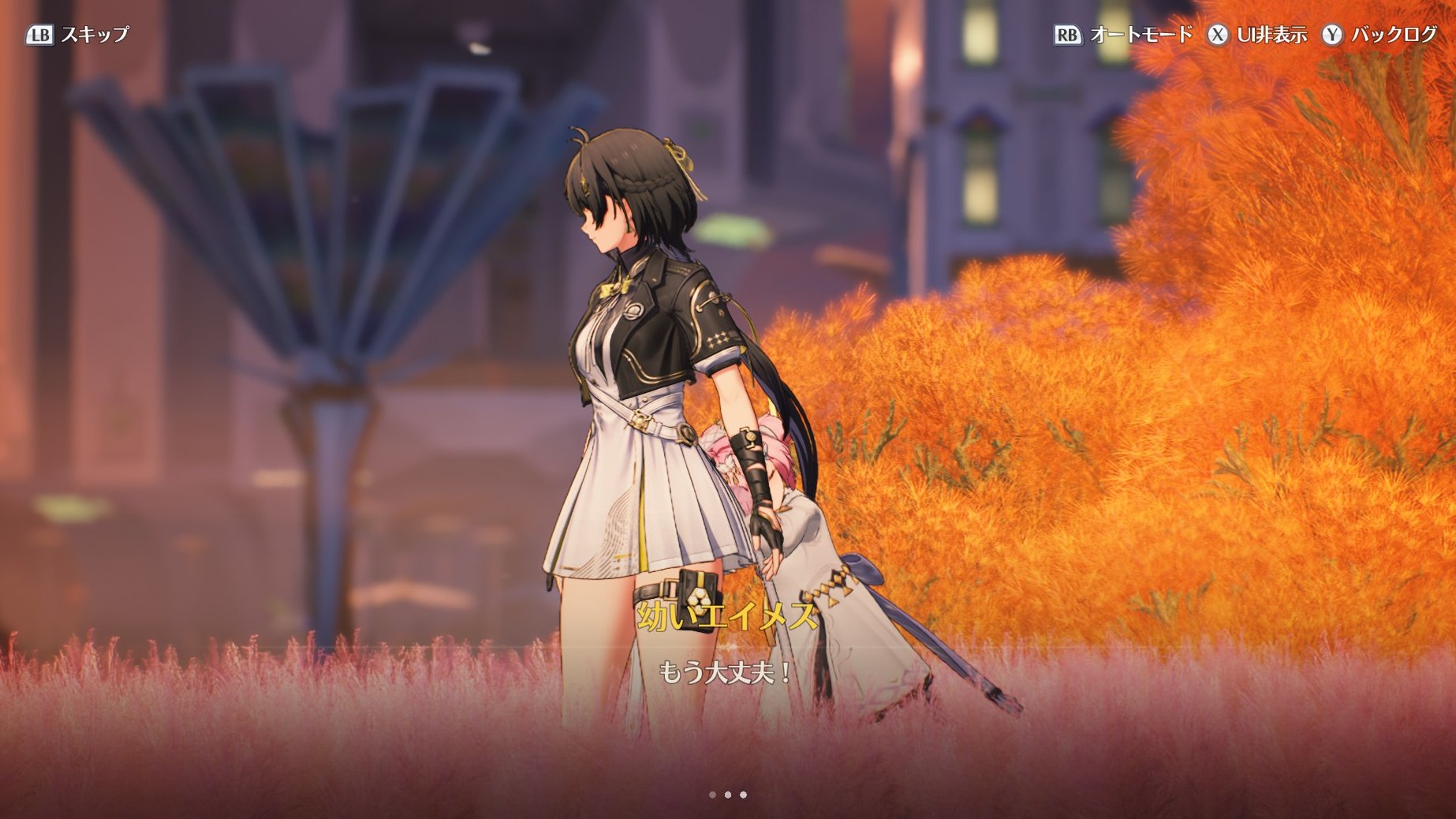
Task: Hide the interface with UI非表示
Action: (x=1257, y=35)
